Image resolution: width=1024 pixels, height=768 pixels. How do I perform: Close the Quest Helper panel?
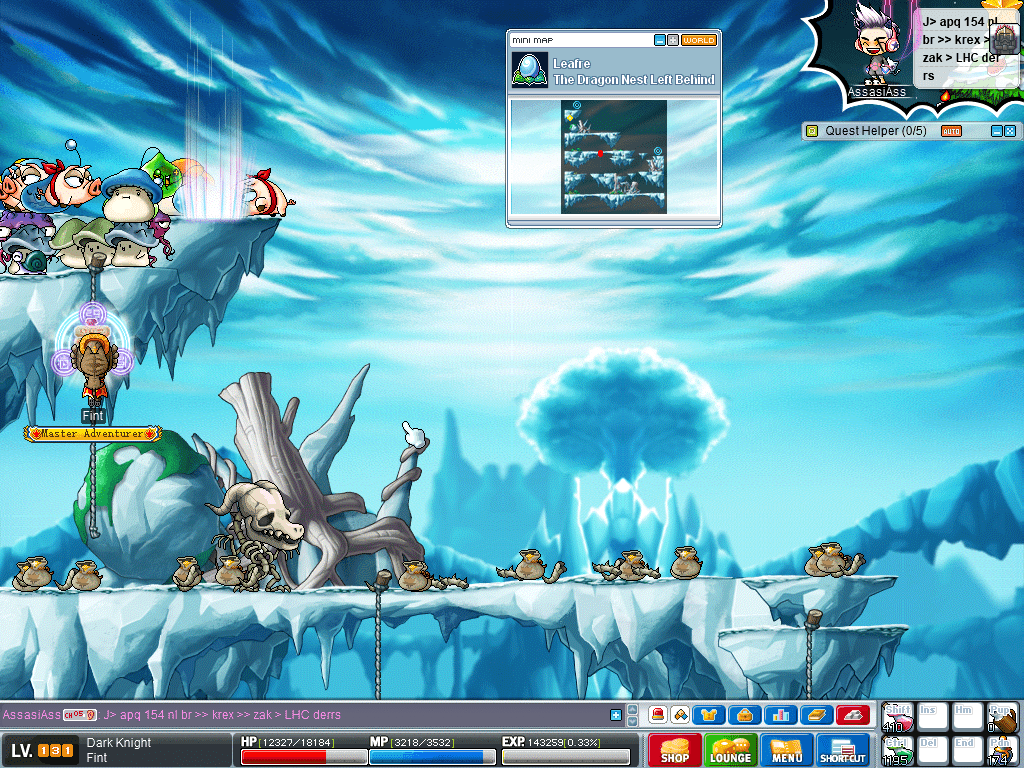(x=1010, y=131)
